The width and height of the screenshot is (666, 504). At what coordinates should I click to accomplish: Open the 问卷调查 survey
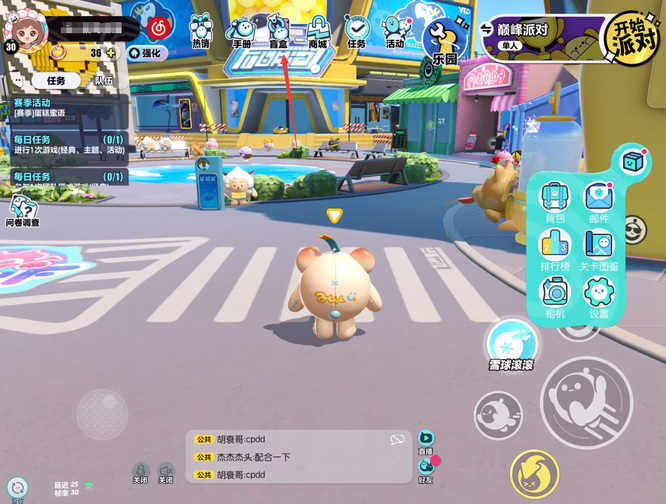pyautogui.click(x=23, y=211)
